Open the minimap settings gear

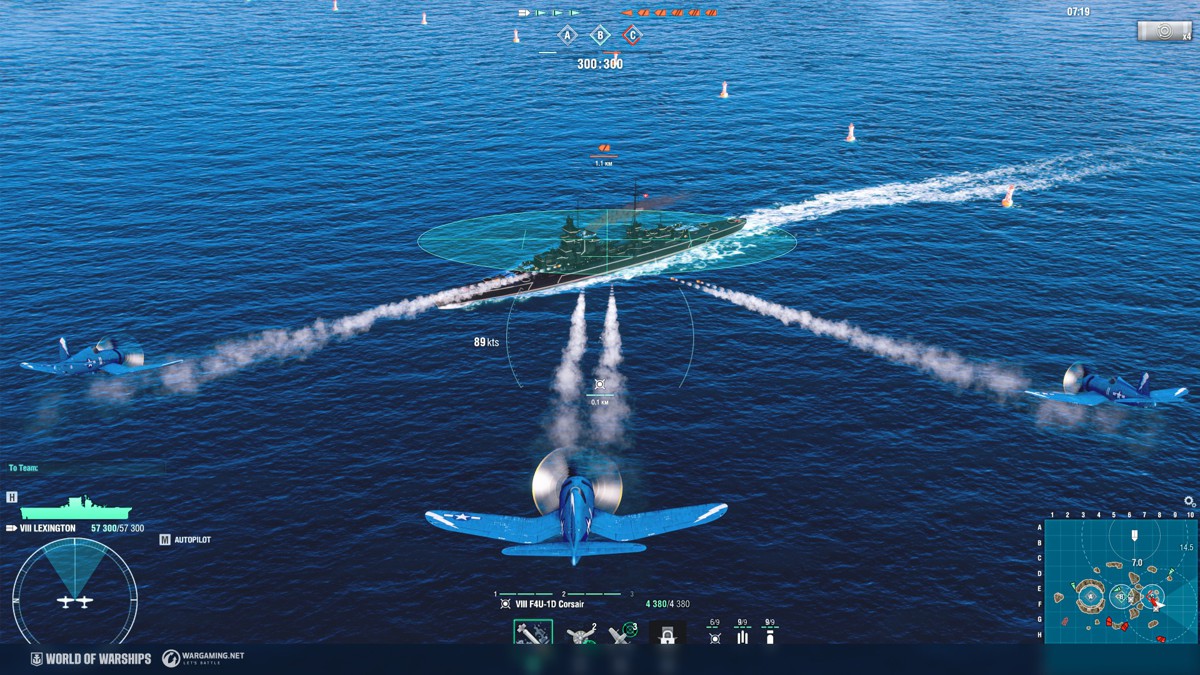tap(1189, 502)
